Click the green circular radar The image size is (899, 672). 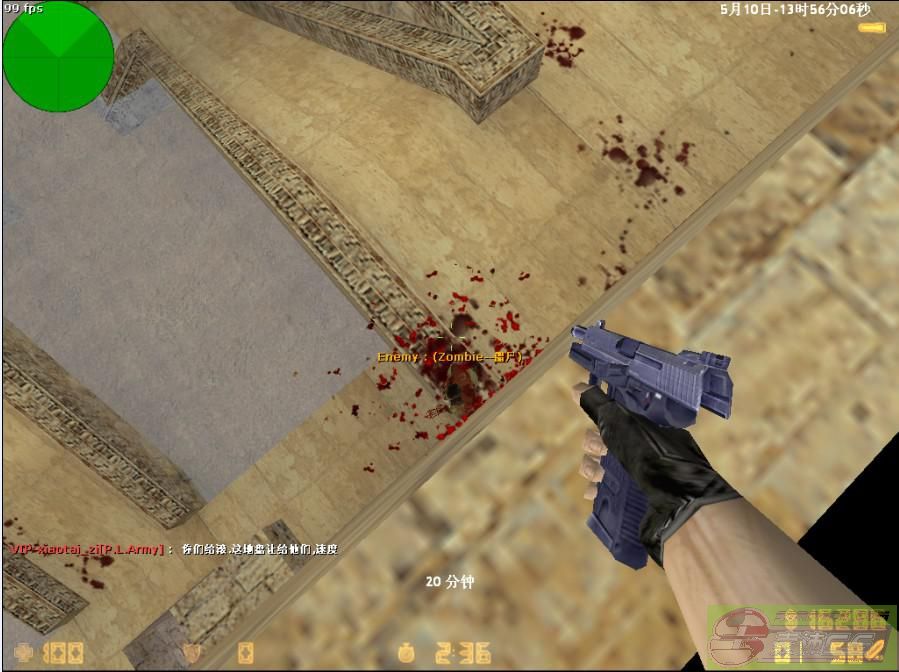coord(58,56)
